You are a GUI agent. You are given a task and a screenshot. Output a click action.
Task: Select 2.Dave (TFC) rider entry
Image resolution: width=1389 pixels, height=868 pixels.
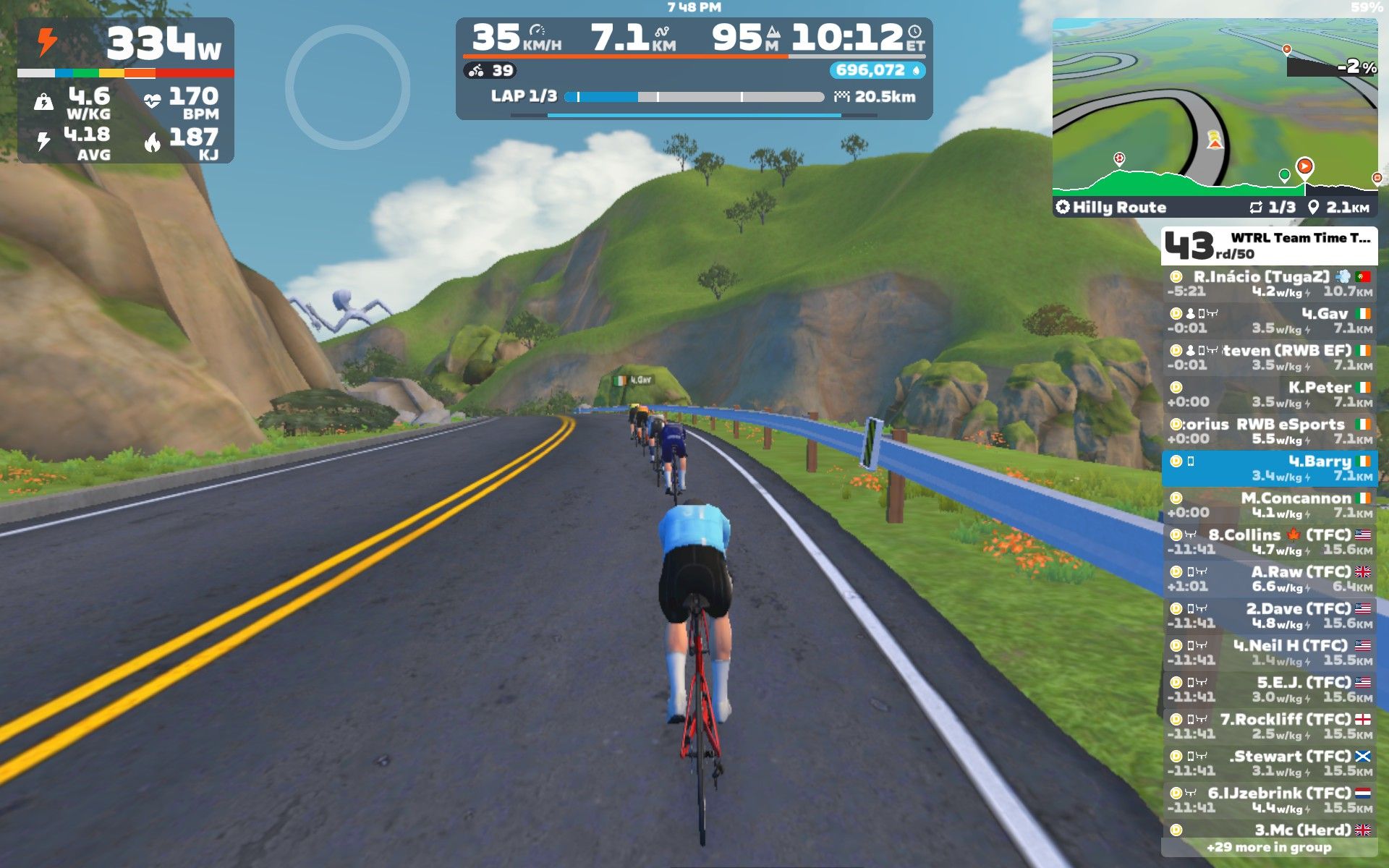(x=1269, y=616)
